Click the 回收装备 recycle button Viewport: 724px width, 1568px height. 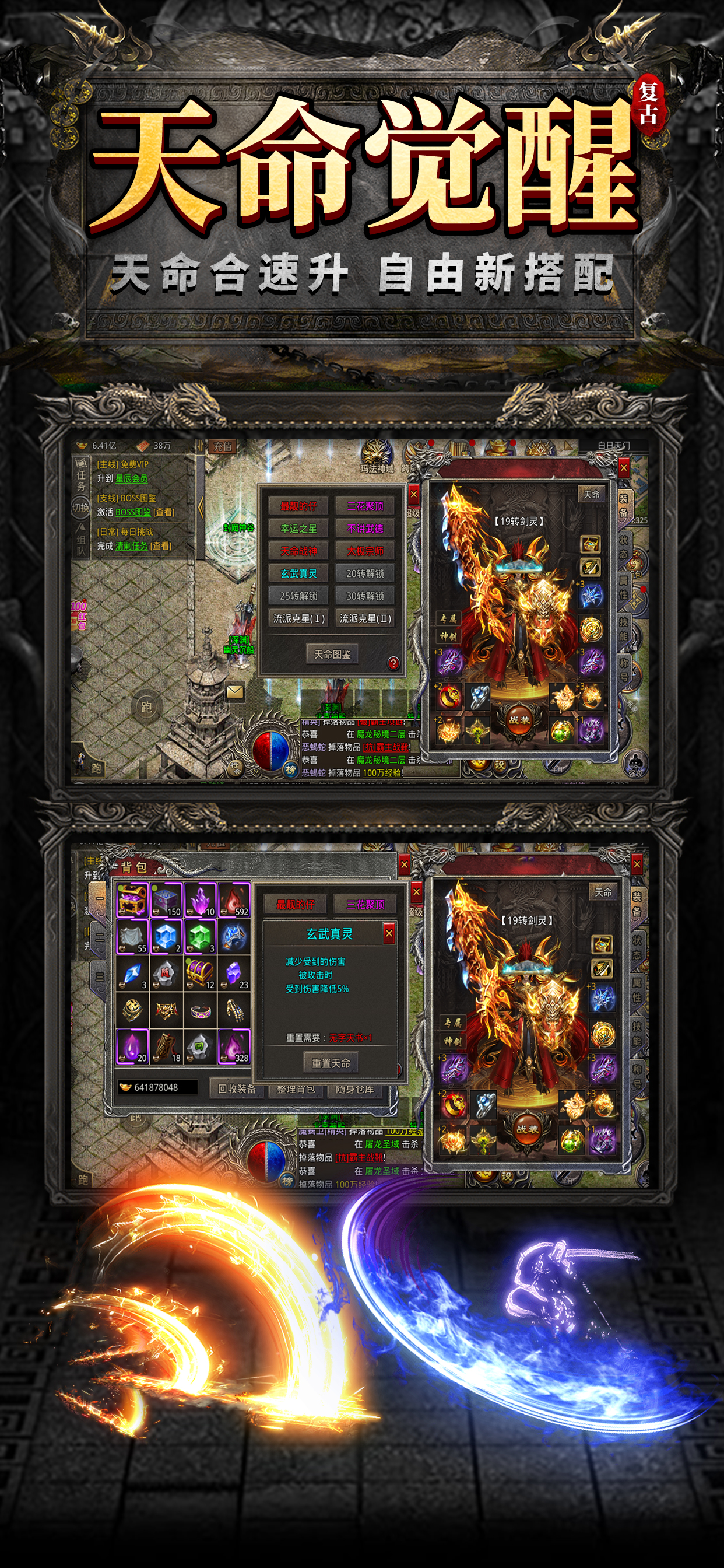tap(237, 1089)
